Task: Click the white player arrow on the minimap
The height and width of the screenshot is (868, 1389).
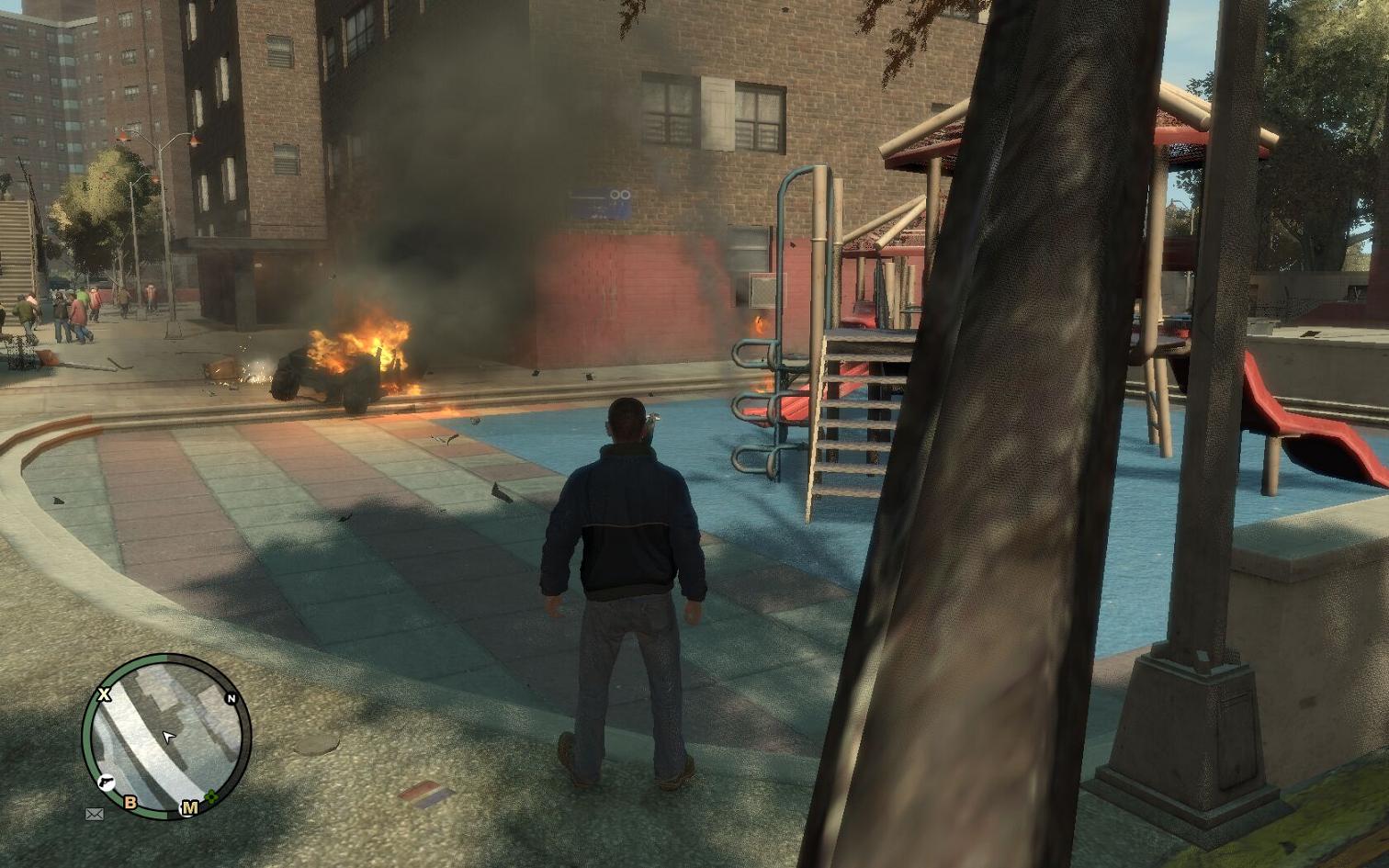Action: tap(168, 736)
